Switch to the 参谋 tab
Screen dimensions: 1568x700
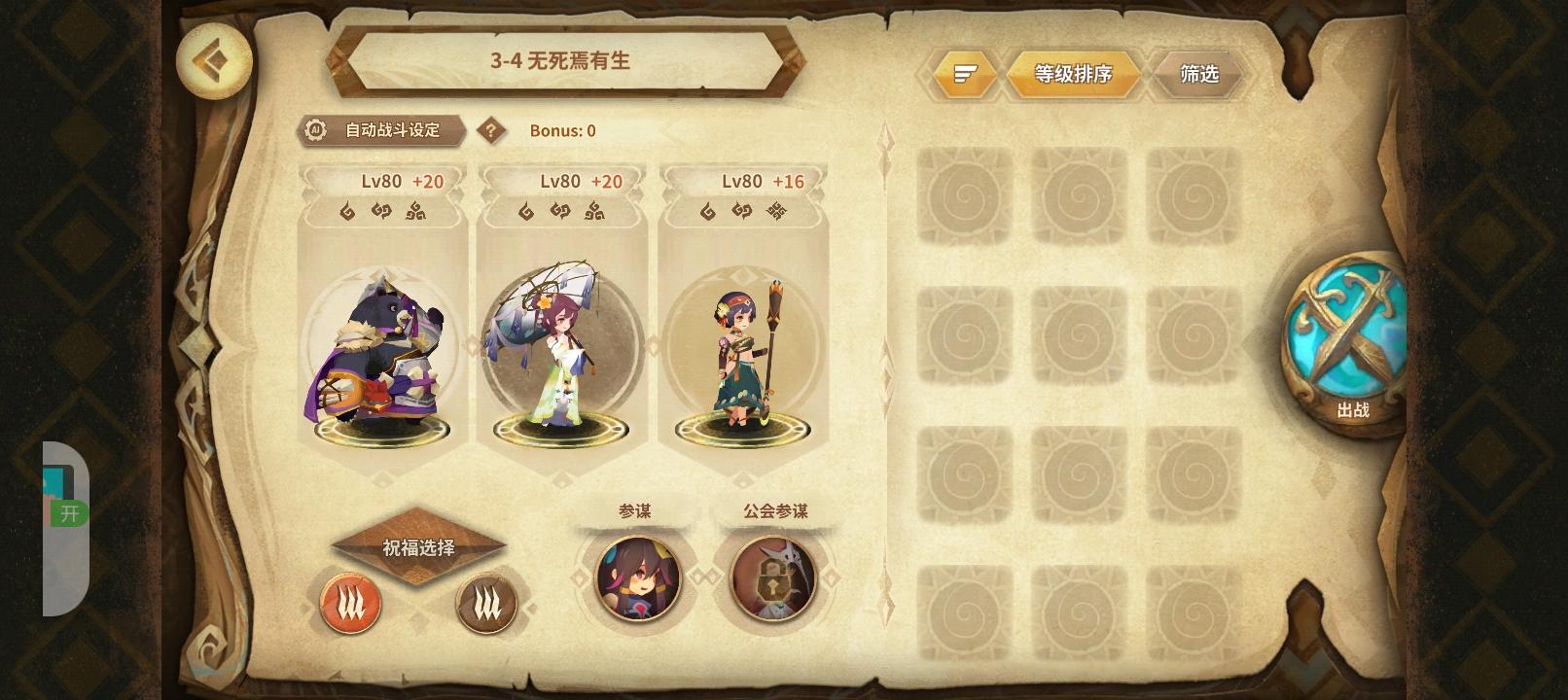pos(637,509)
